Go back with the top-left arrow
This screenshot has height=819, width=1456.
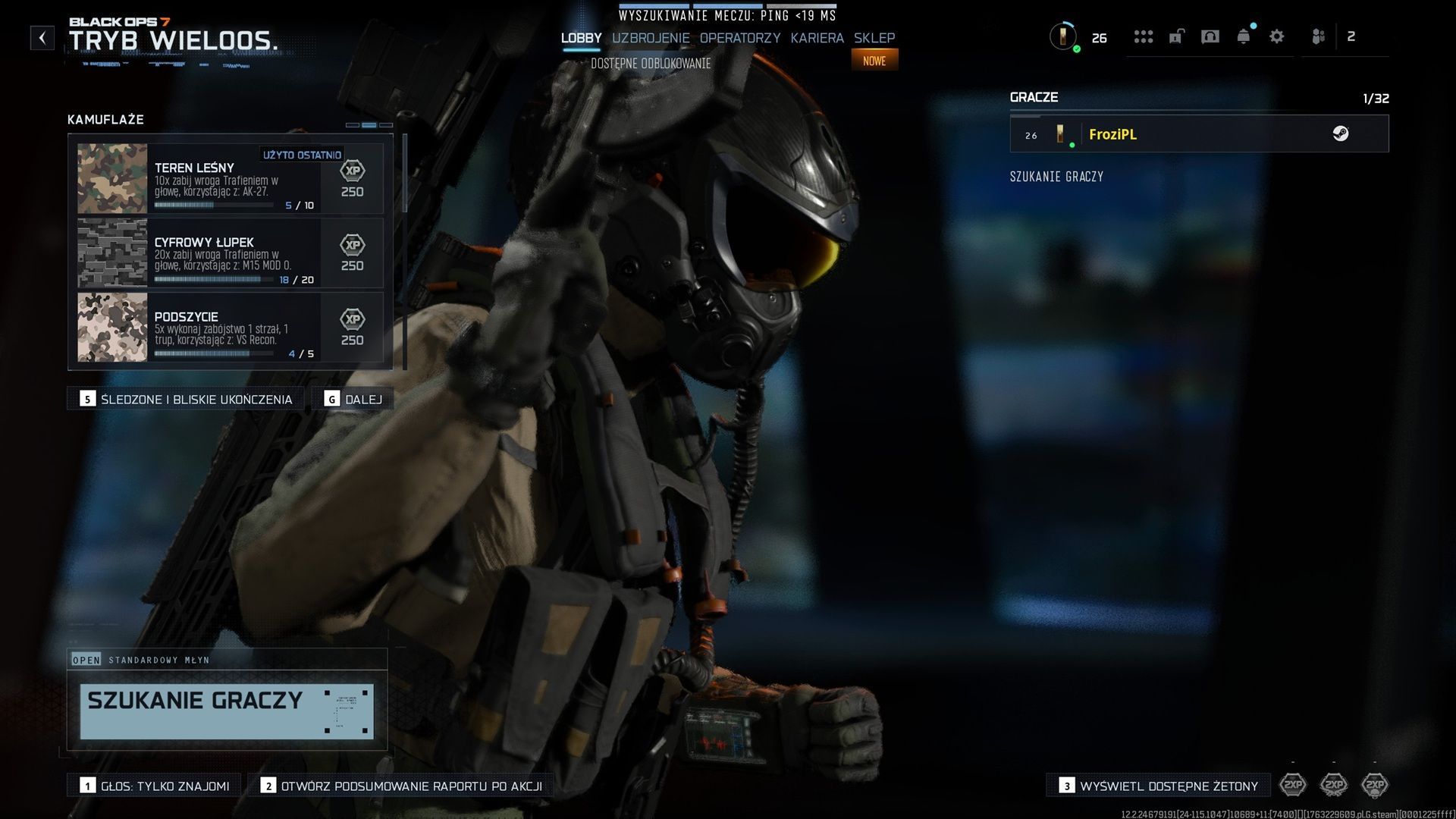(42, 38)
